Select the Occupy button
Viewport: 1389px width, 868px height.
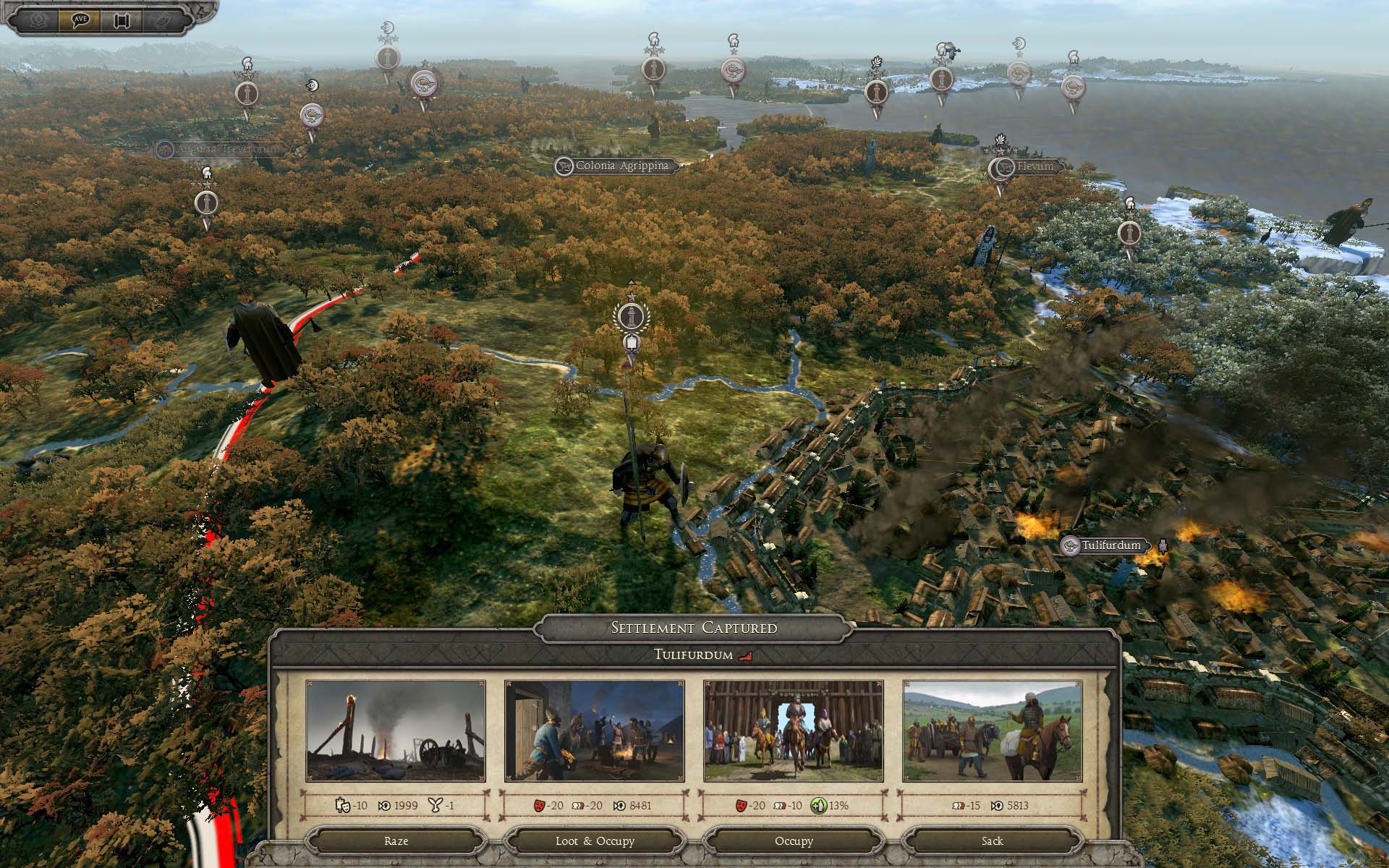(794, 841)
